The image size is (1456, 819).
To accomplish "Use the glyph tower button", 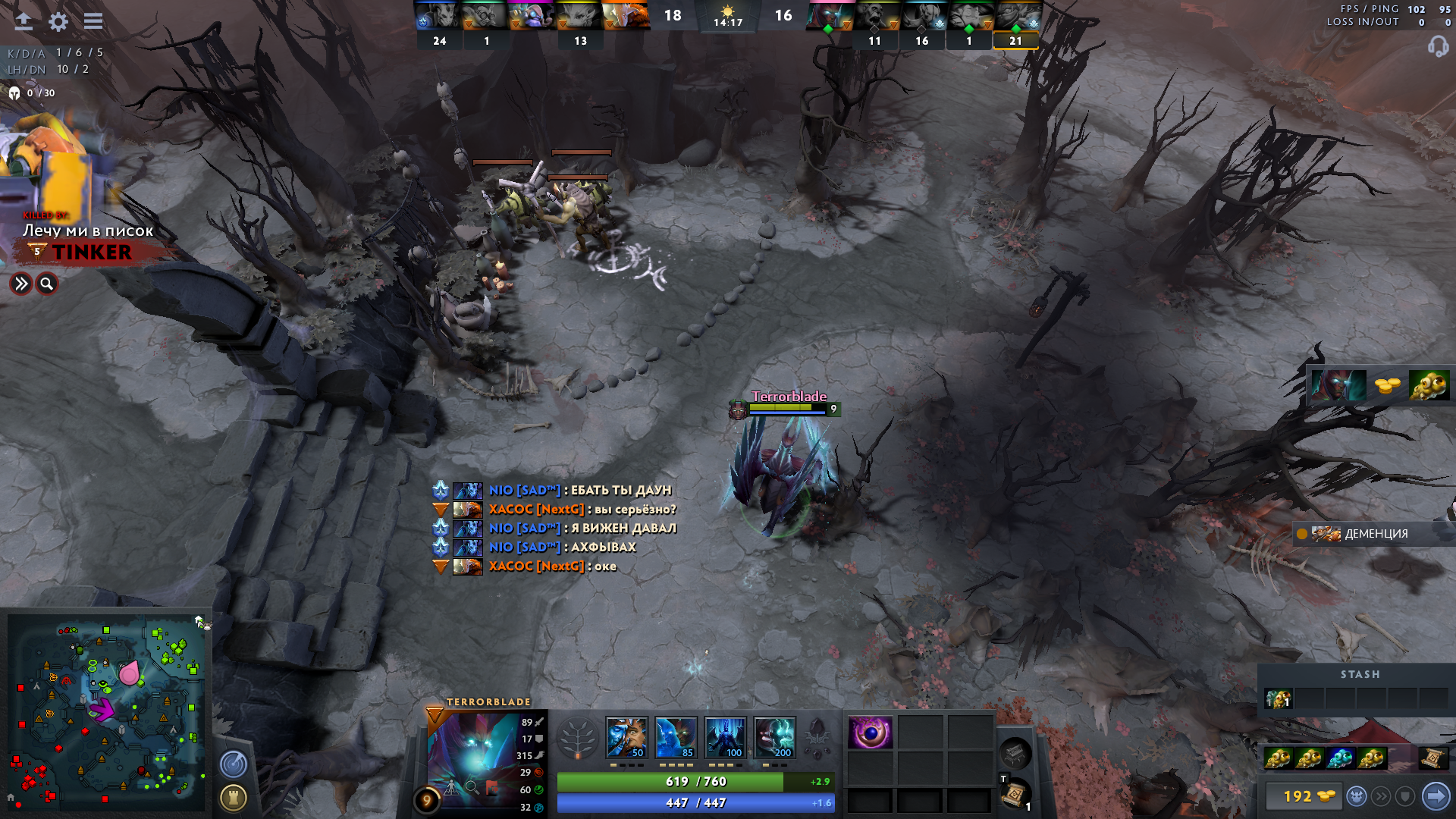I will (234, 797).
